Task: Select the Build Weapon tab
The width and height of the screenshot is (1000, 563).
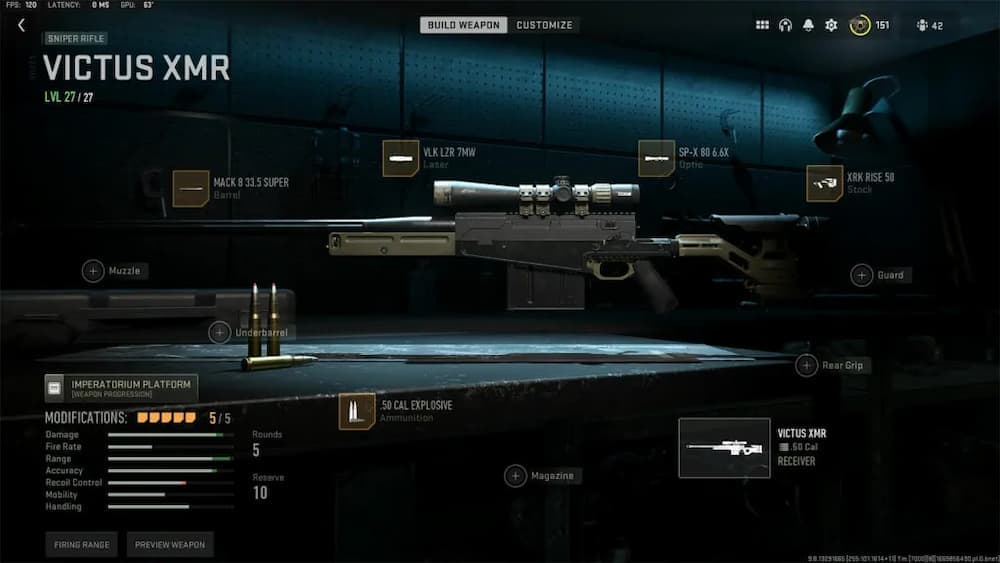Action: (x=464, y=25)
